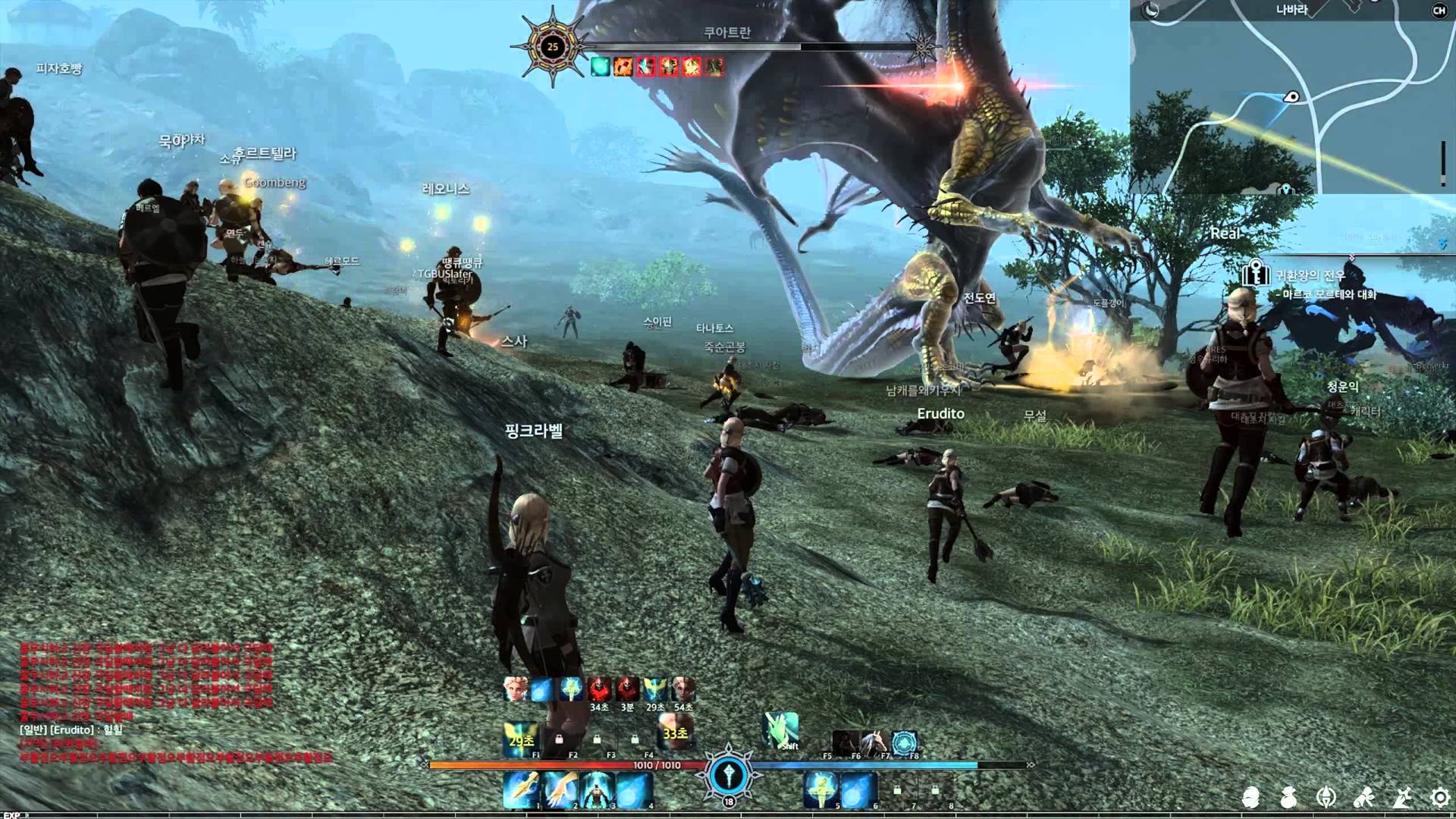Activate the armored figure skill in slot 3
Screen dimensions: 1456x819
coord(598,789)
